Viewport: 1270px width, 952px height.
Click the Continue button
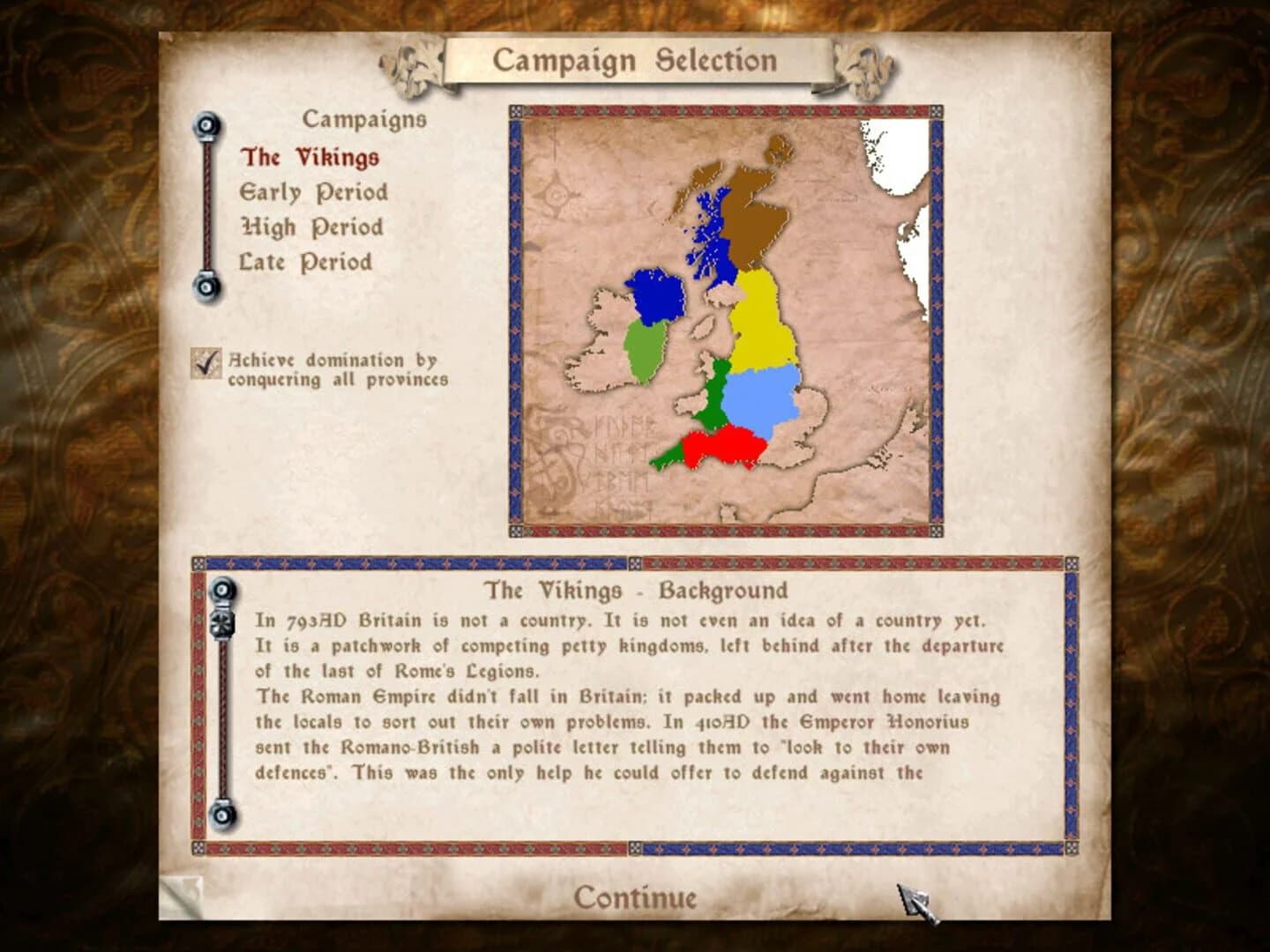pyautogui.click(x=635, y=897)
